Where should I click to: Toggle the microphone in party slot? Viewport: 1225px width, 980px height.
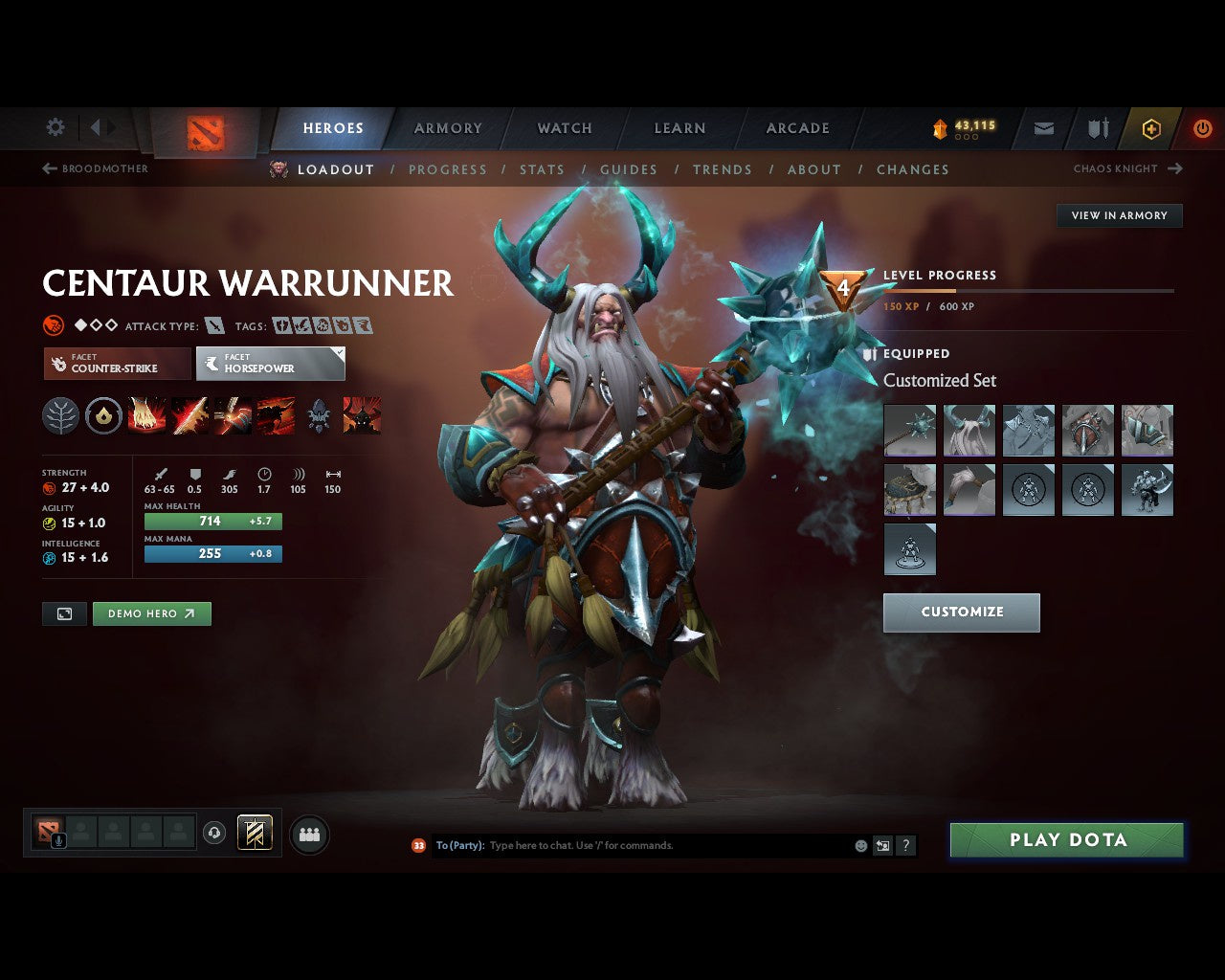57,842
